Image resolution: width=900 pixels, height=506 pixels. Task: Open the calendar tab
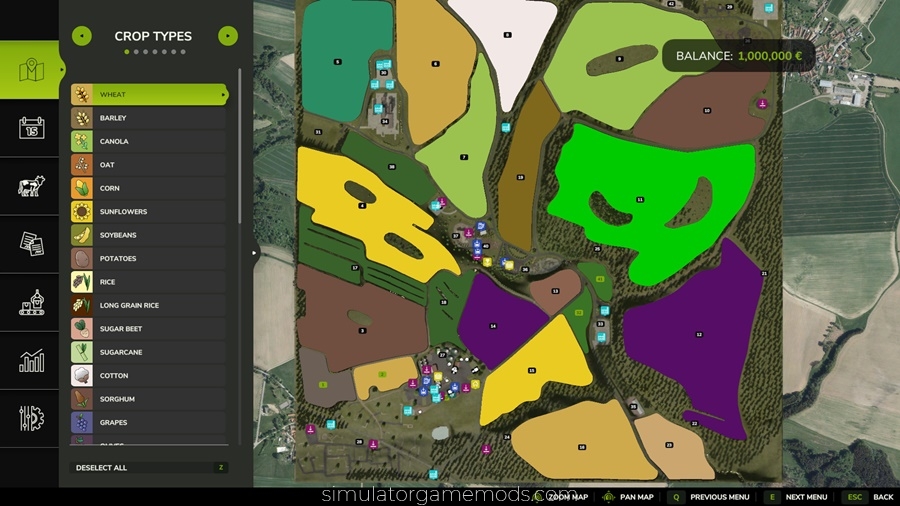coord(32,128)
